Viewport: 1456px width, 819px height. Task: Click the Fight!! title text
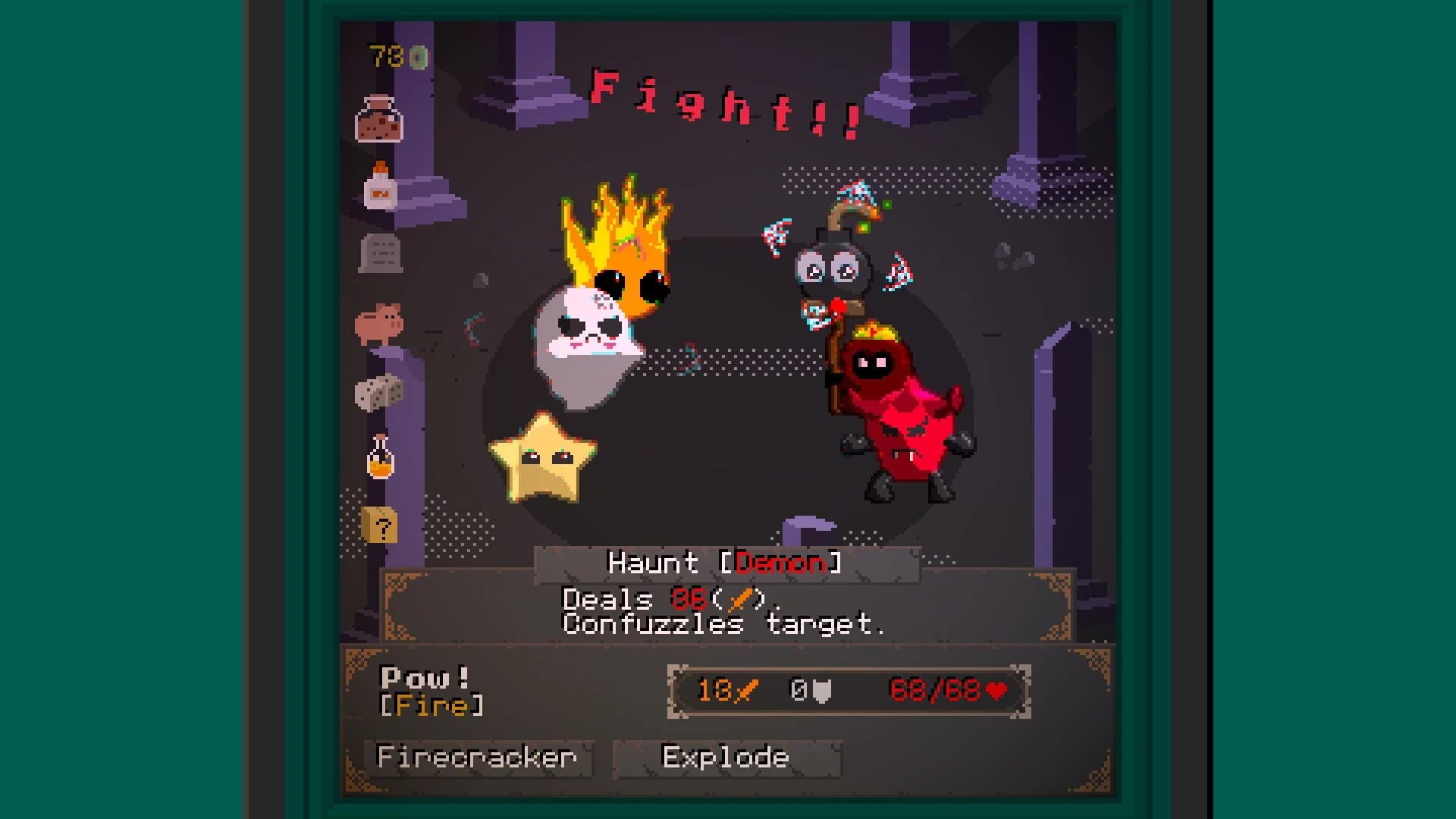click(724, 102)
